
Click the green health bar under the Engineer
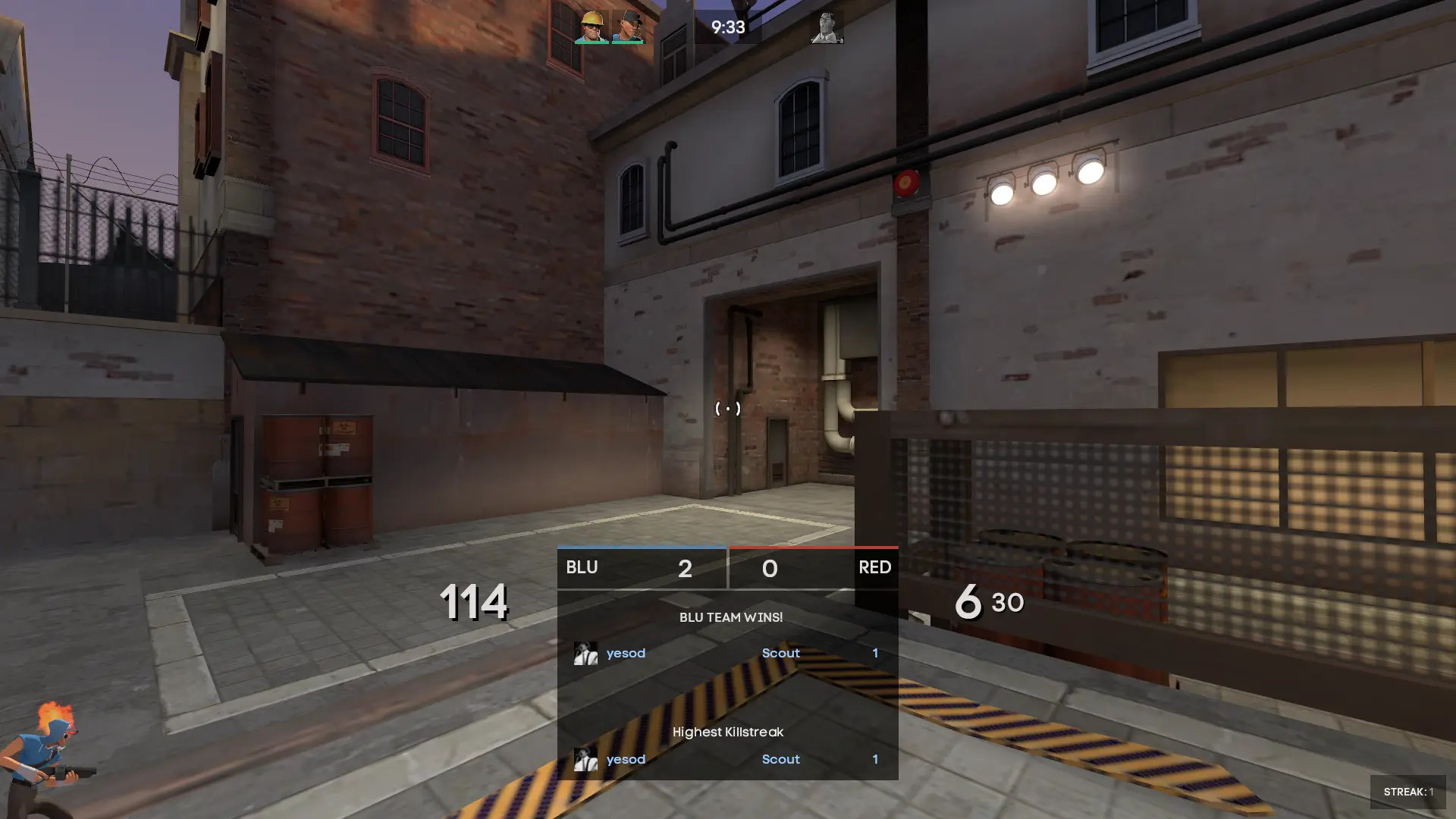591,43
